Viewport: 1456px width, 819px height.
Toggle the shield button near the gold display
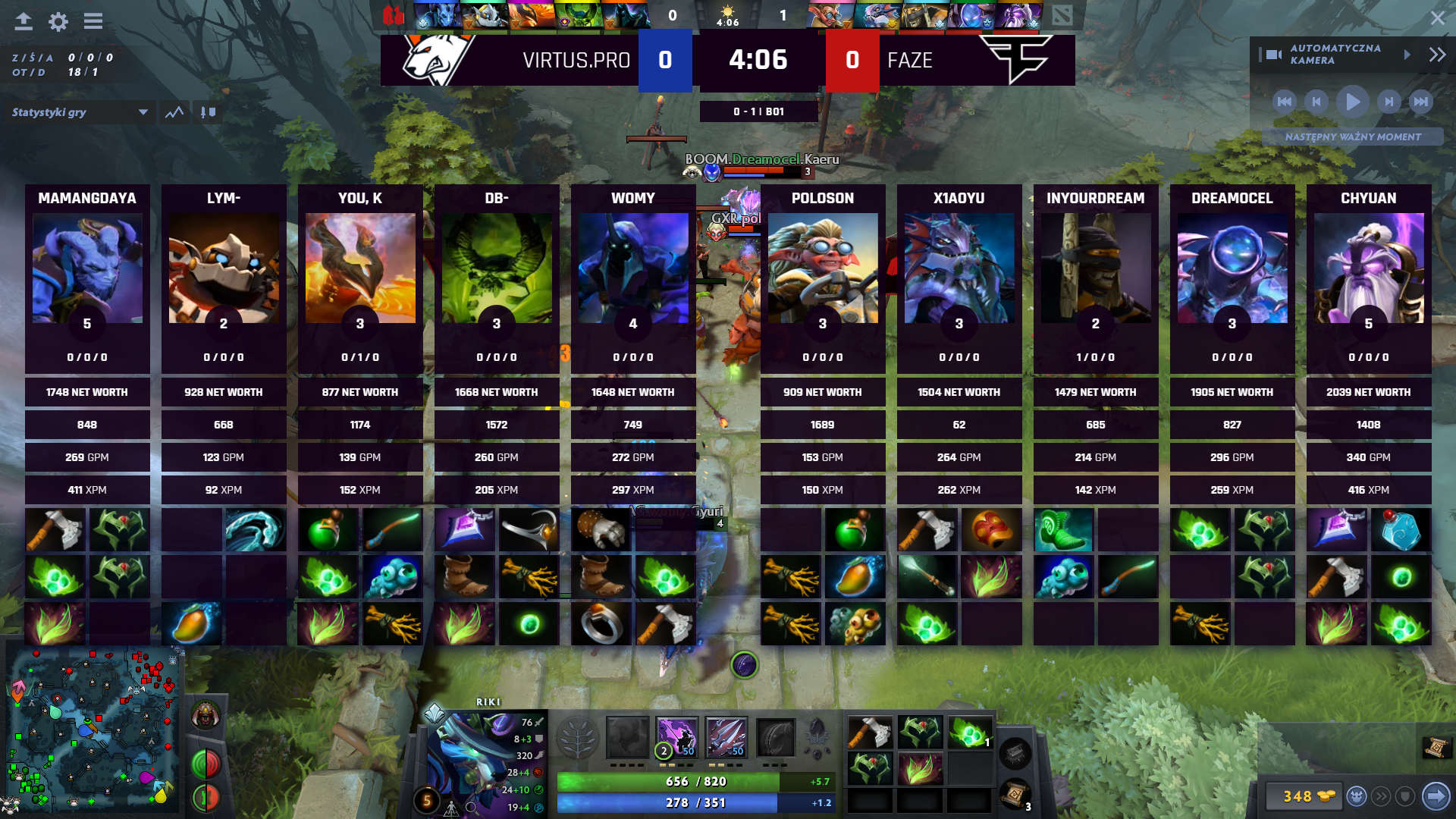click(1404, 795)
